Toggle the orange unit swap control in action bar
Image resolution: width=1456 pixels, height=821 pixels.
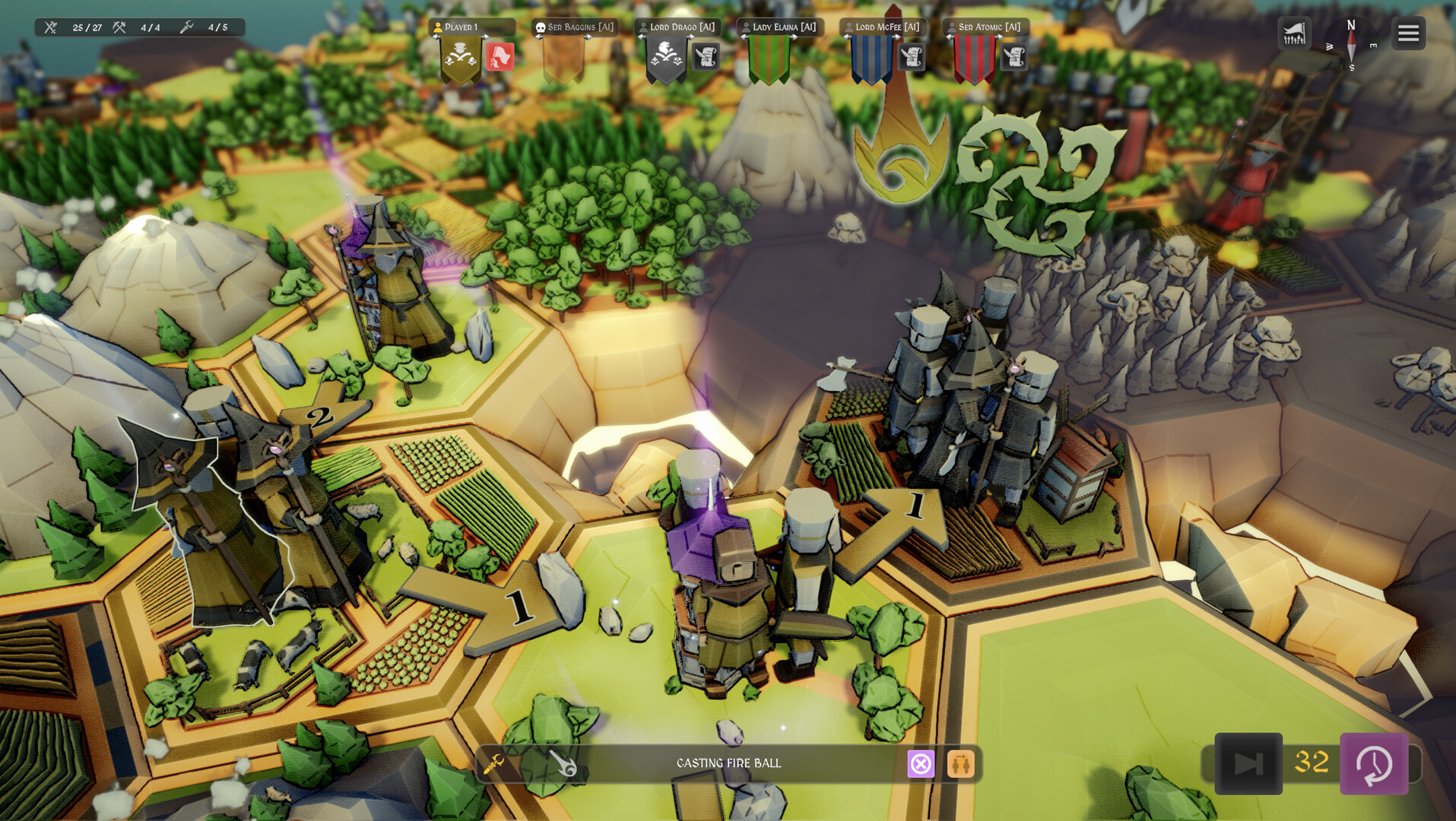pyautogui.click(x=961, y=763)
